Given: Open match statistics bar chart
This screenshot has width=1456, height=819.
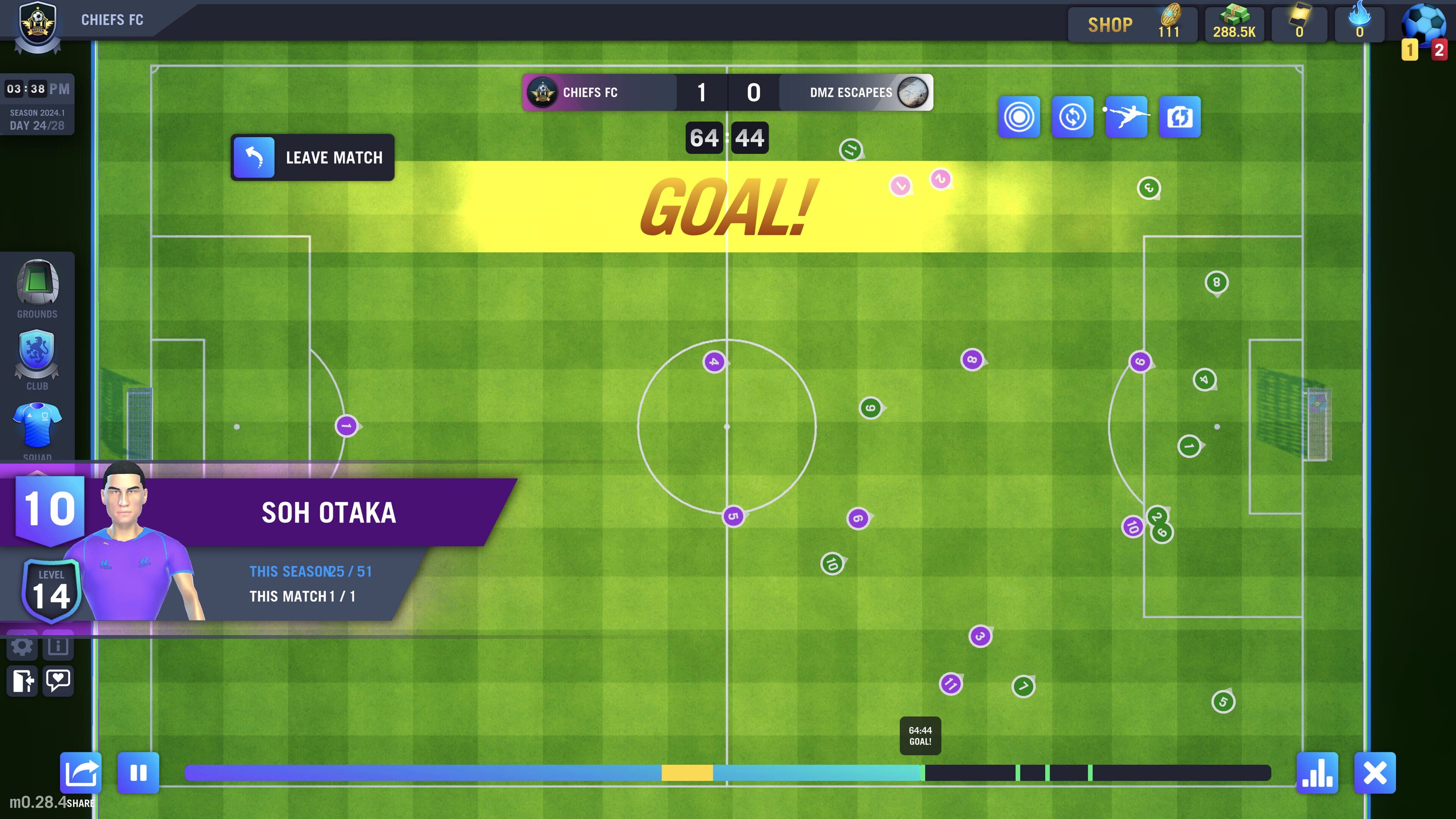Looking at the screenshot, I should pos(1317,773).
